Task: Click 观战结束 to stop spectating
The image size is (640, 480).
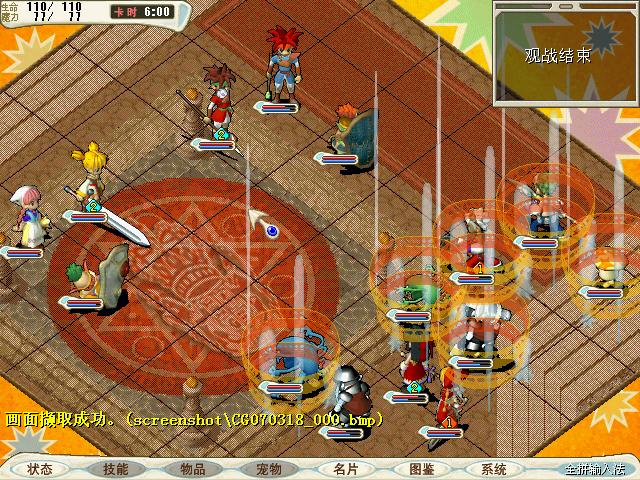Action: point(557,56)
